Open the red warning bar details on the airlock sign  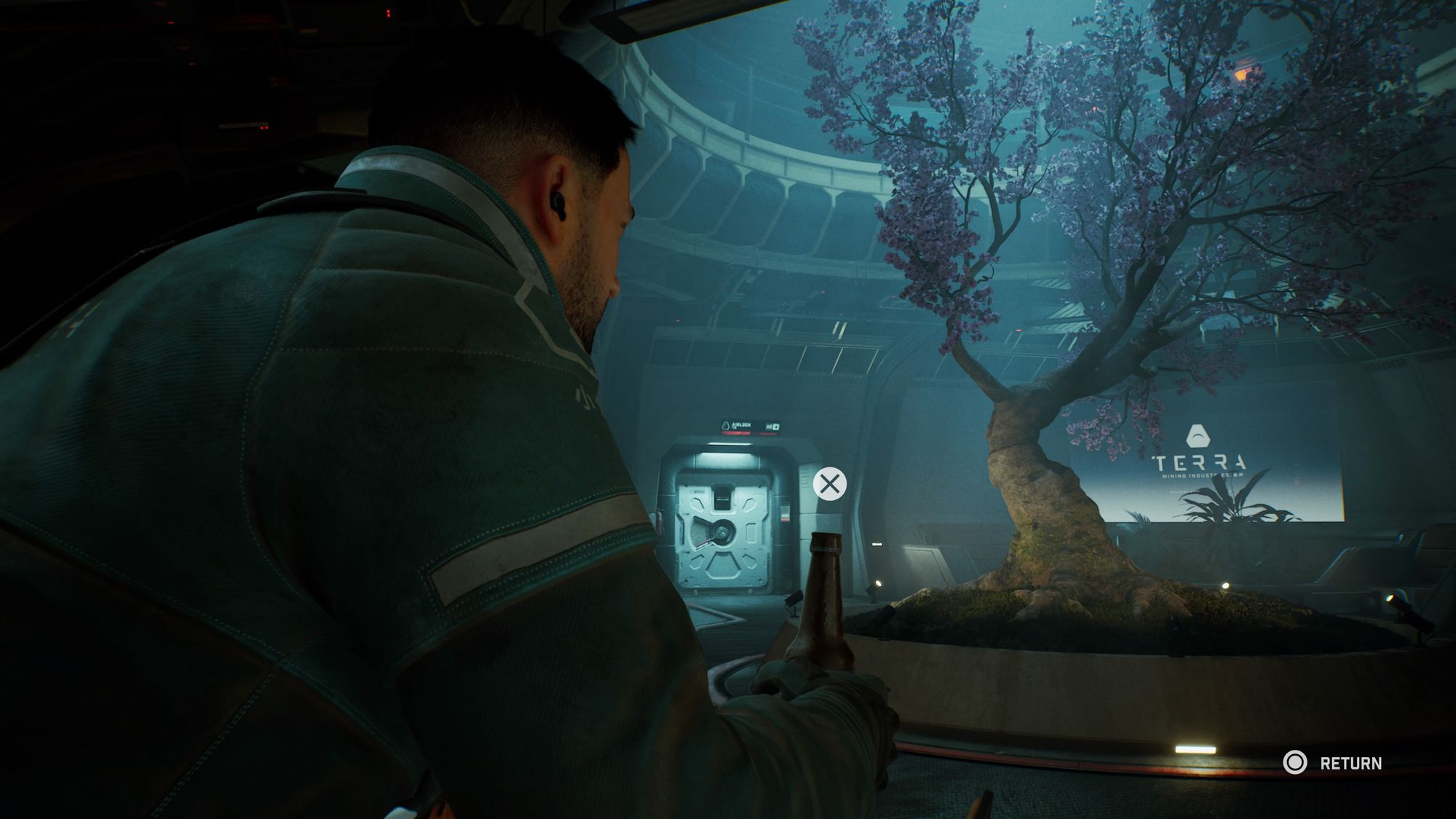pos(735,432)
